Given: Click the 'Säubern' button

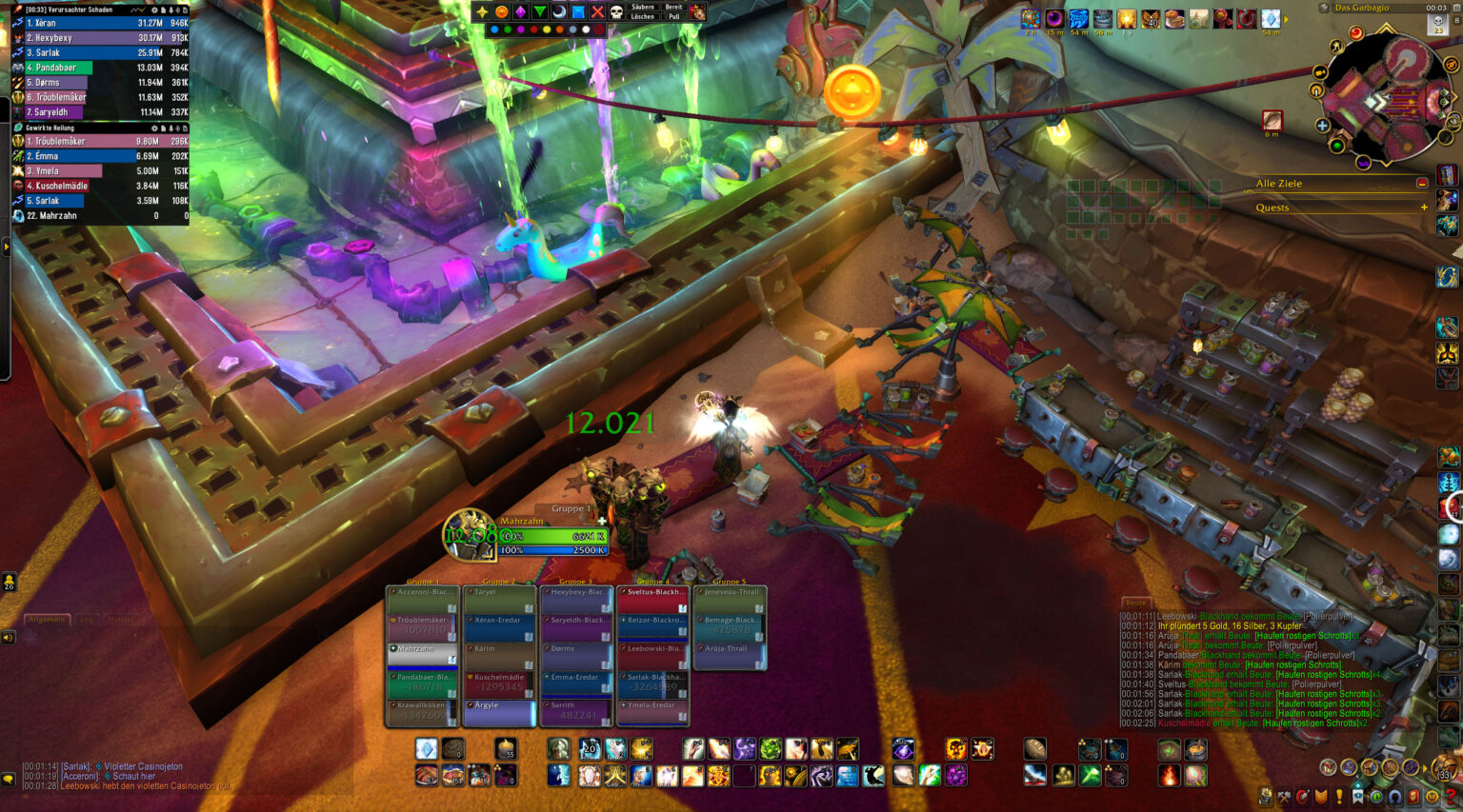Looking at the screenshot, I should [643, 7].
